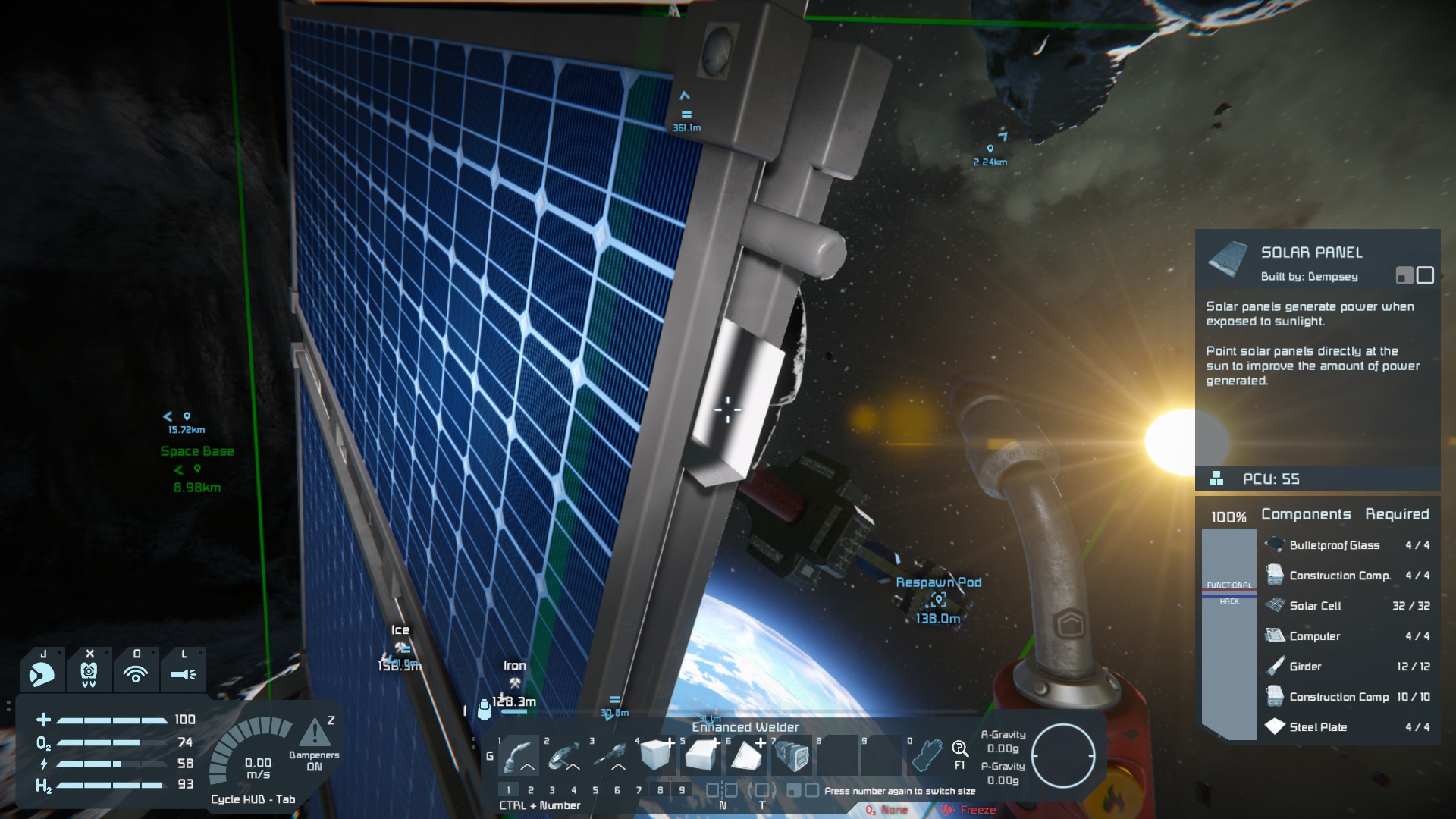
Task: Choose the corner block in slot 6
Action: (746, 755)
